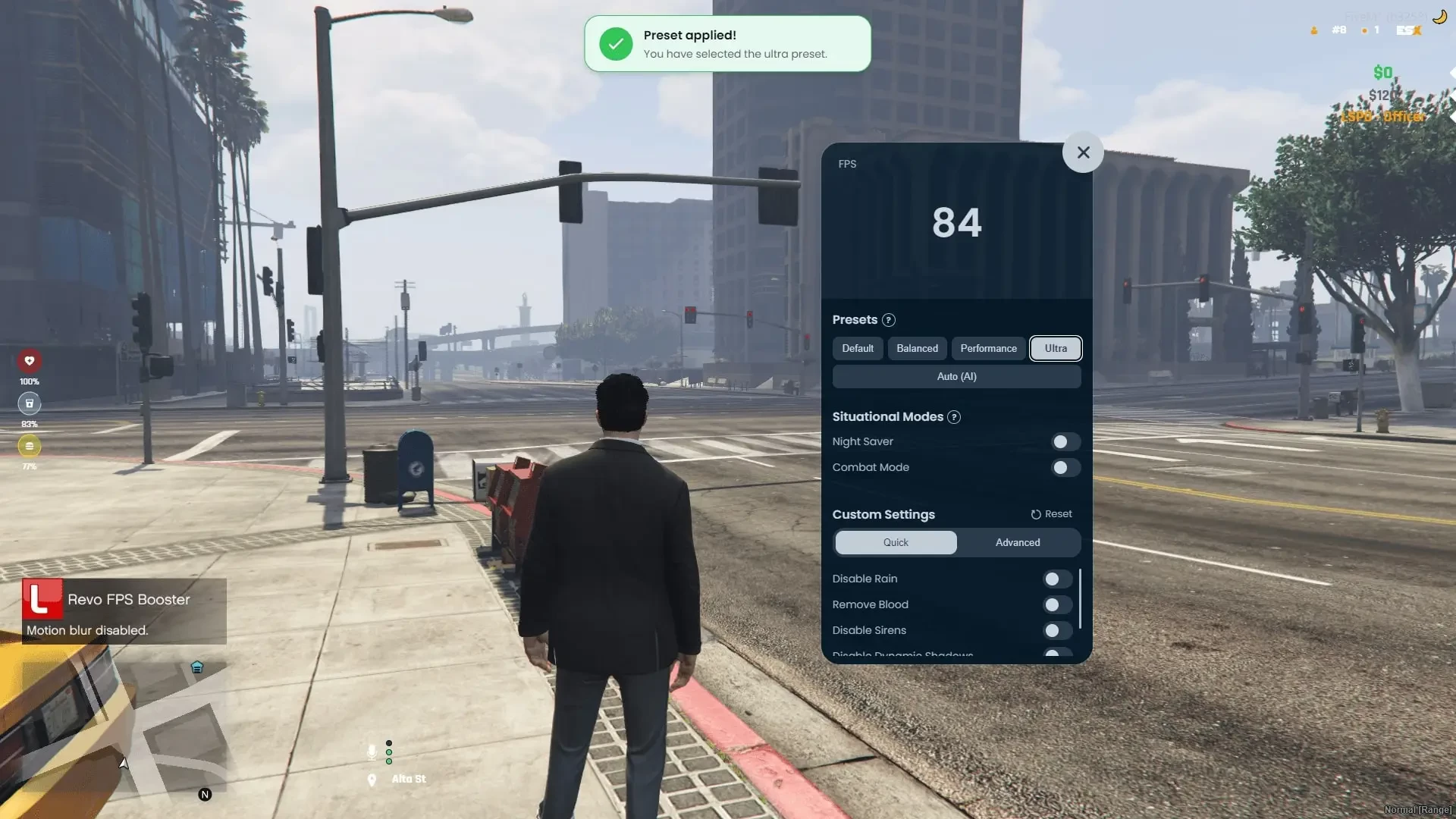Activate the Auto (AI) preset
Screen dimensions: 1456x819
coord(956,376)
